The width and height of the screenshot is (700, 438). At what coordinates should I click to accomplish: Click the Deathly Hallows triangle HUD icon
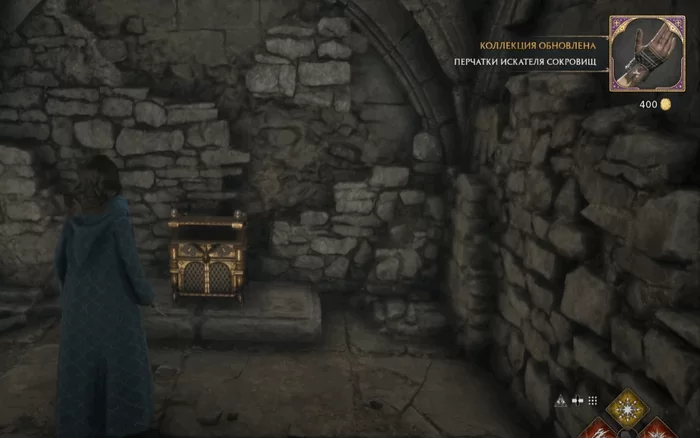[560, 400]
